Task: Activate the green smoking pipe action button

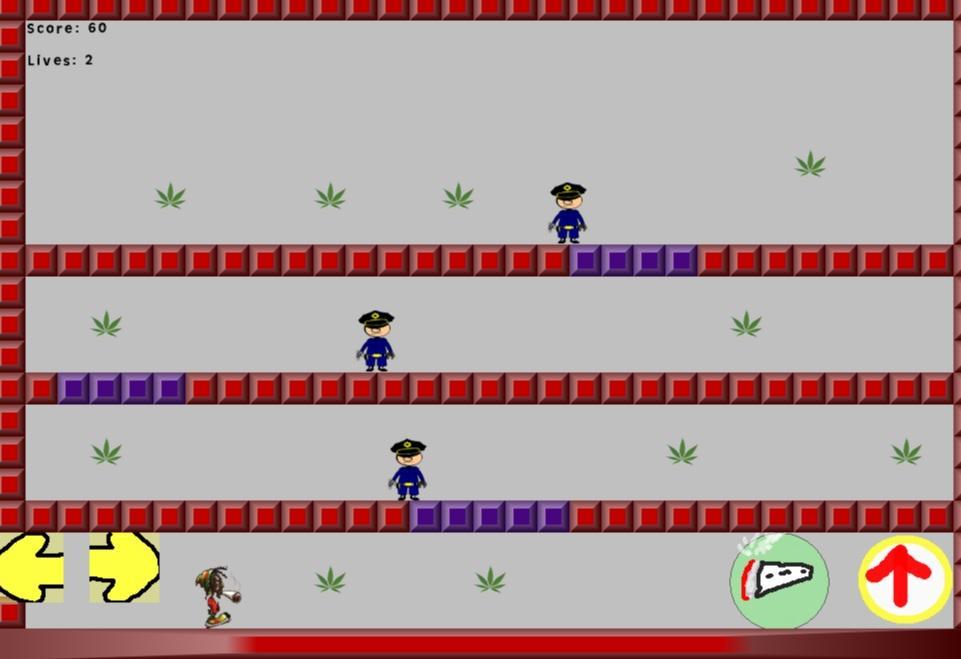Action: (x=779, y=581)
